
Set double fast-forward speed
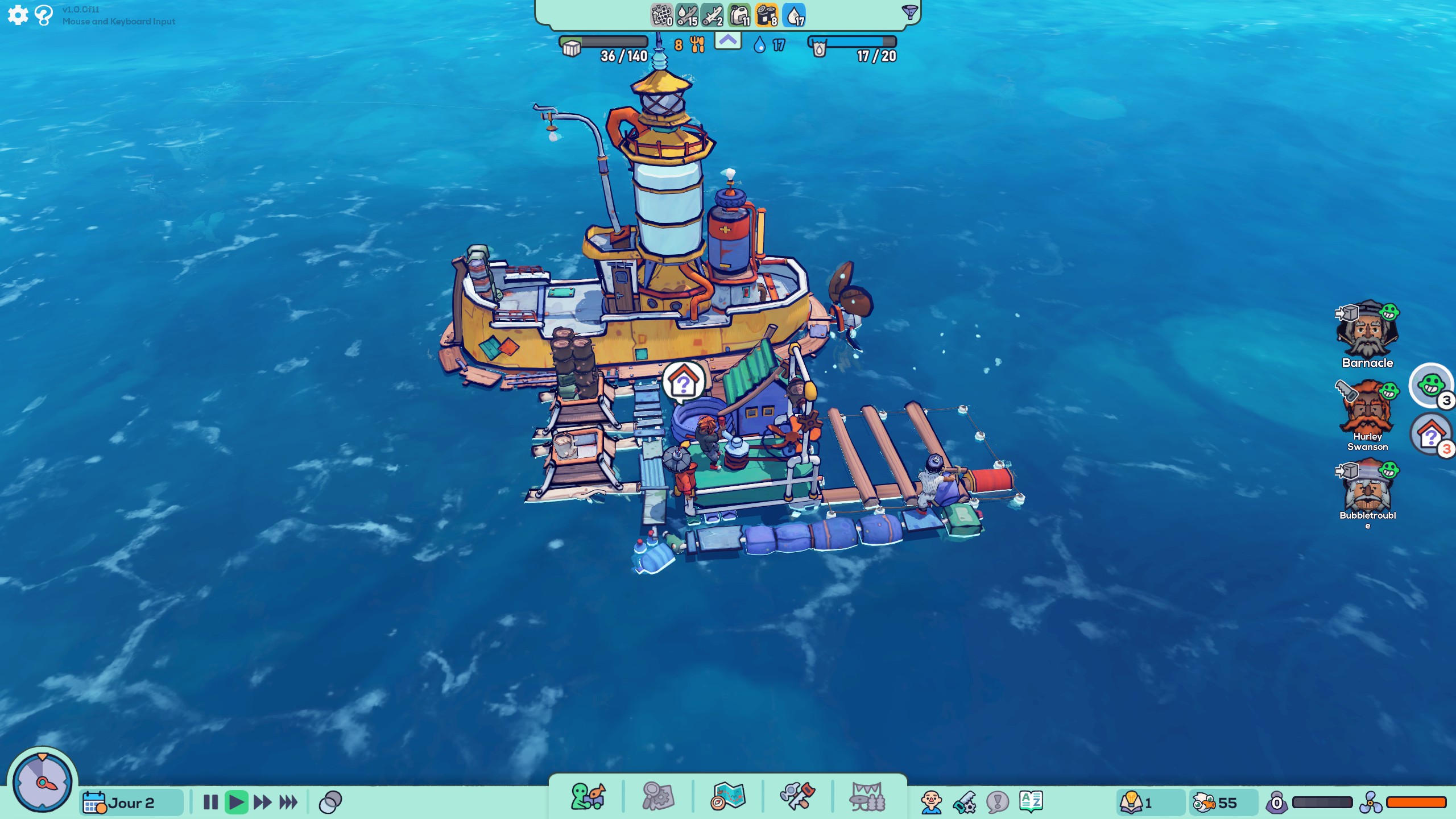click(x=262, y=803)
